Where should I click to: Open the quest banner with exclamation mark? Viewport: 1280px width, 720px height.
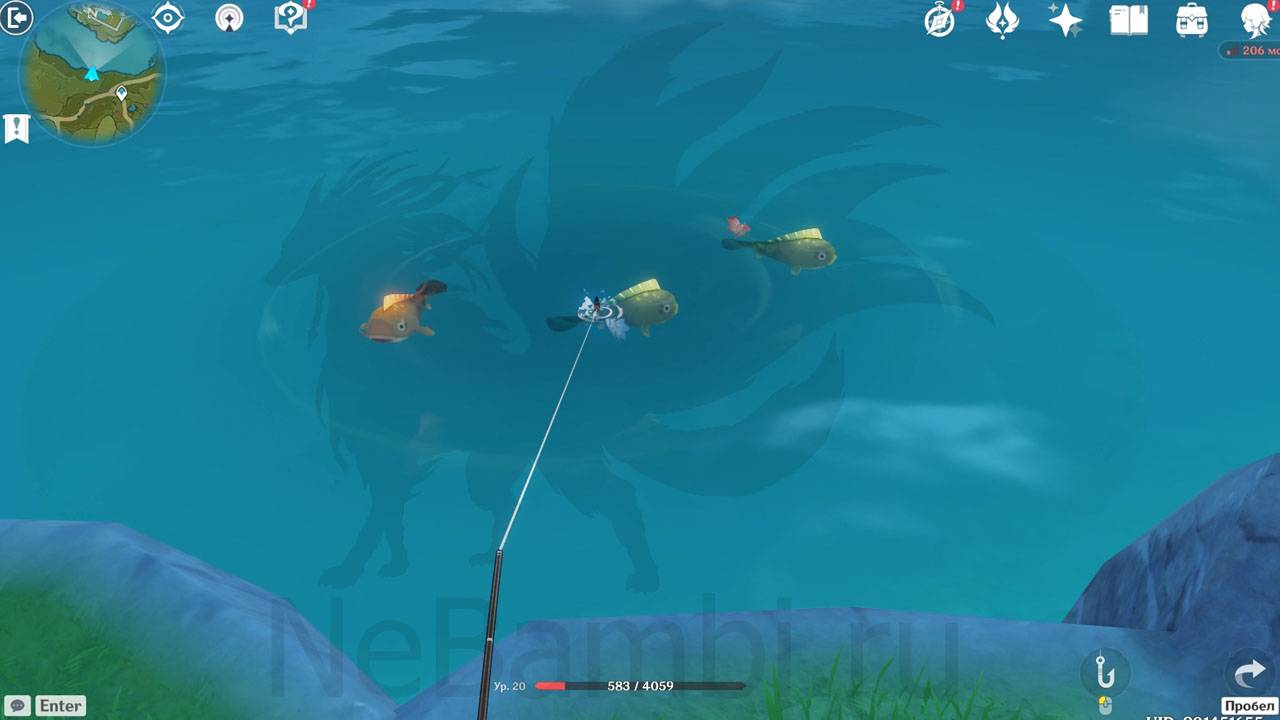point(16,128)
